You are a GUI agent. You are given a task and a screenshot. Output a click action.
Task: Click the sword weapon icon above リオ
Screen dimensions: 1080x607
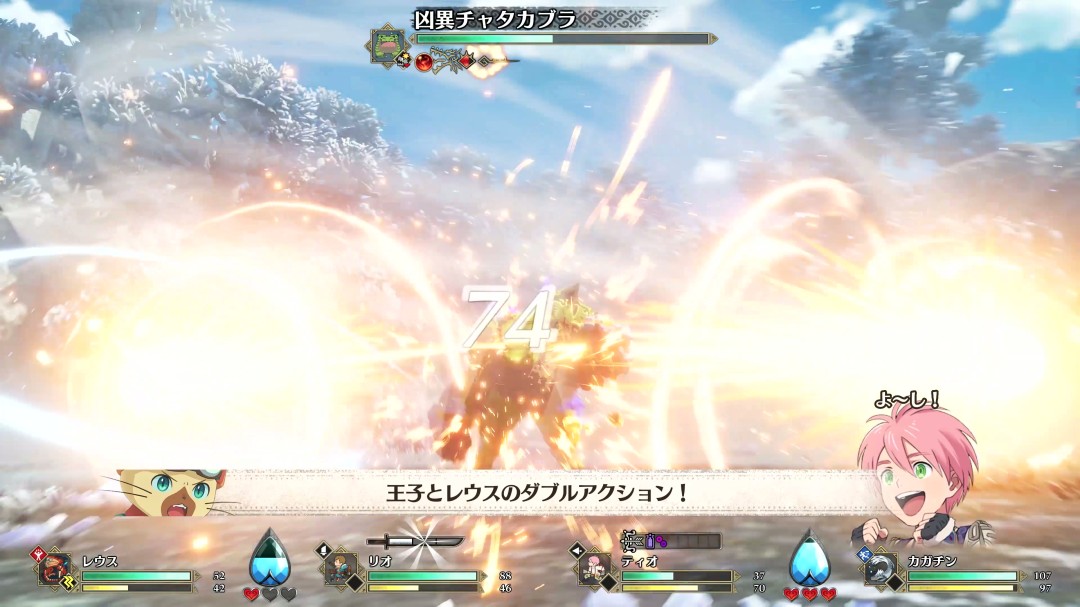(414, 541)
